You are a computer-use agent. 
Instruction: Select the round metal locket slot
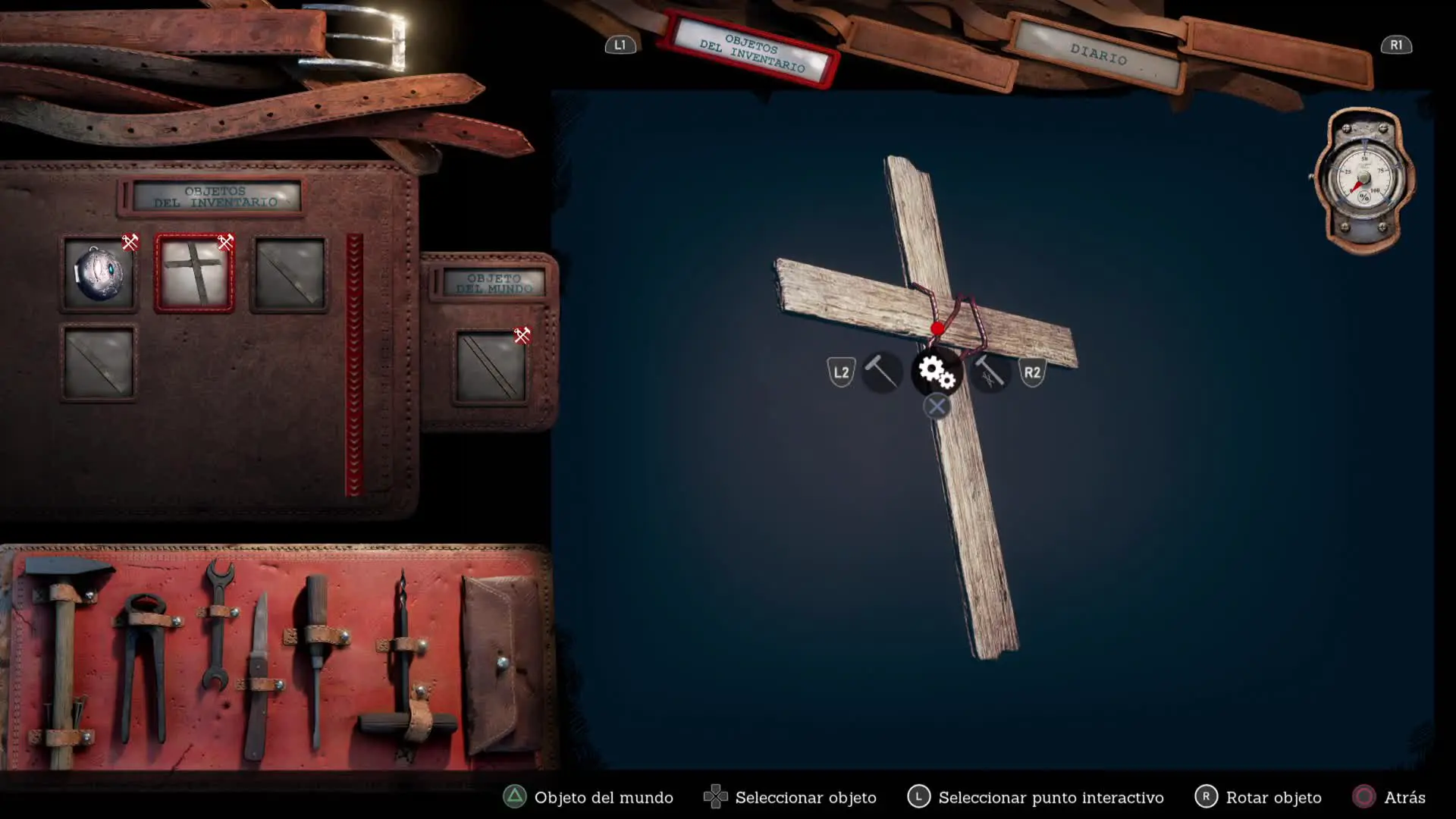tap(99, 274)
